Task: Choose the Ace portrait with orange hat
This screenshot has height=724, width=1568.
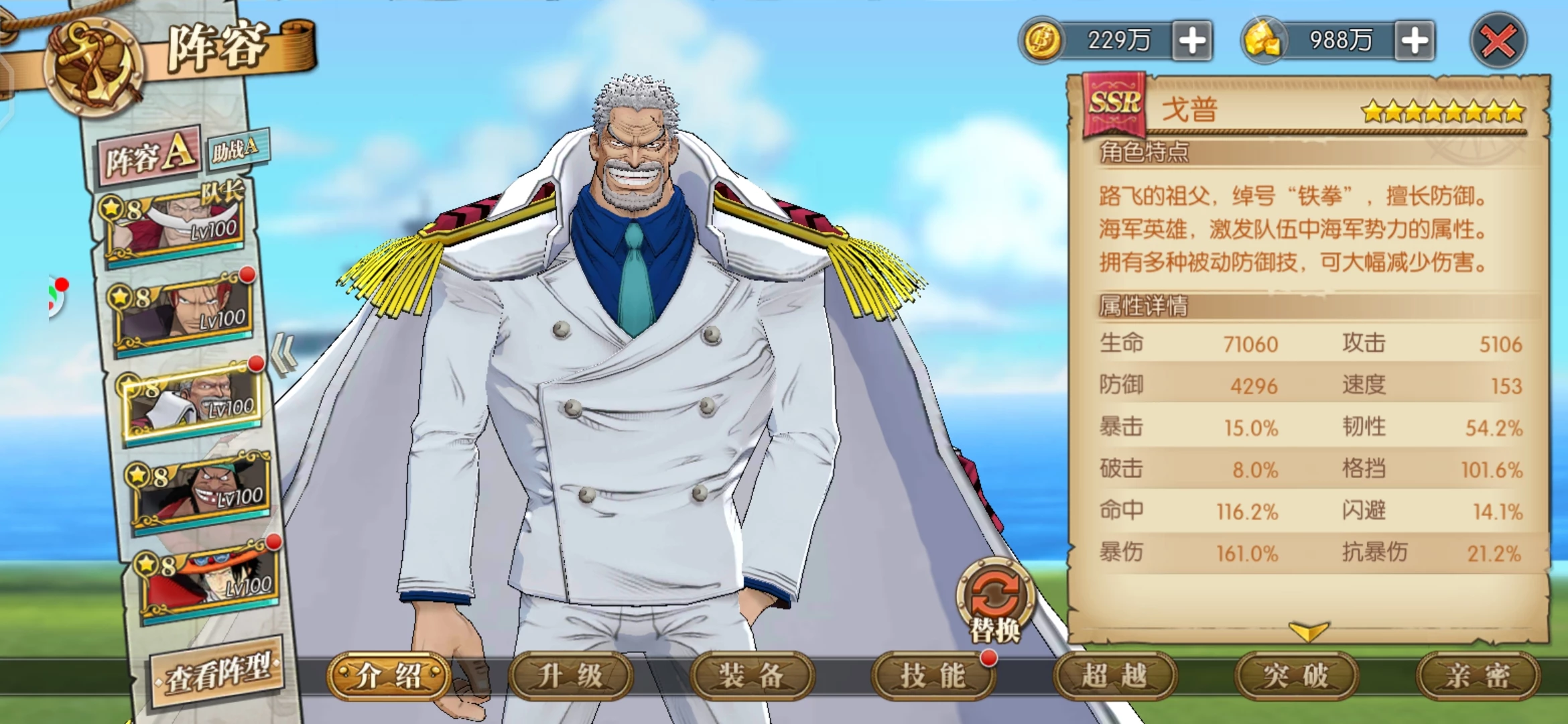Action: click(x=210, y=583)
